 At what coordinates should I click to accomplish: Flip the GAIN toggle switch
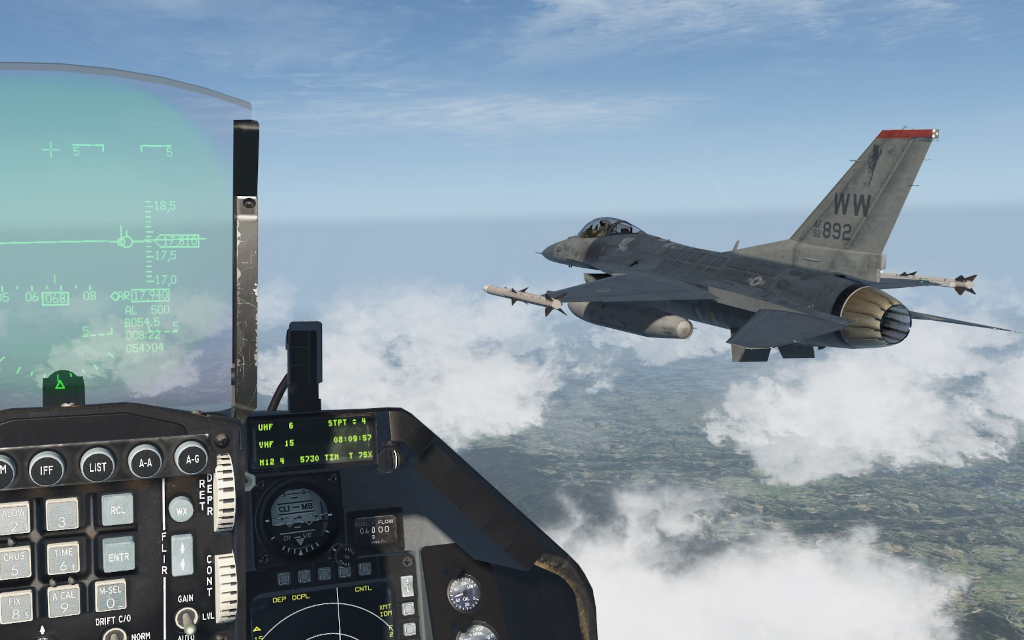[x=186, y=619]
